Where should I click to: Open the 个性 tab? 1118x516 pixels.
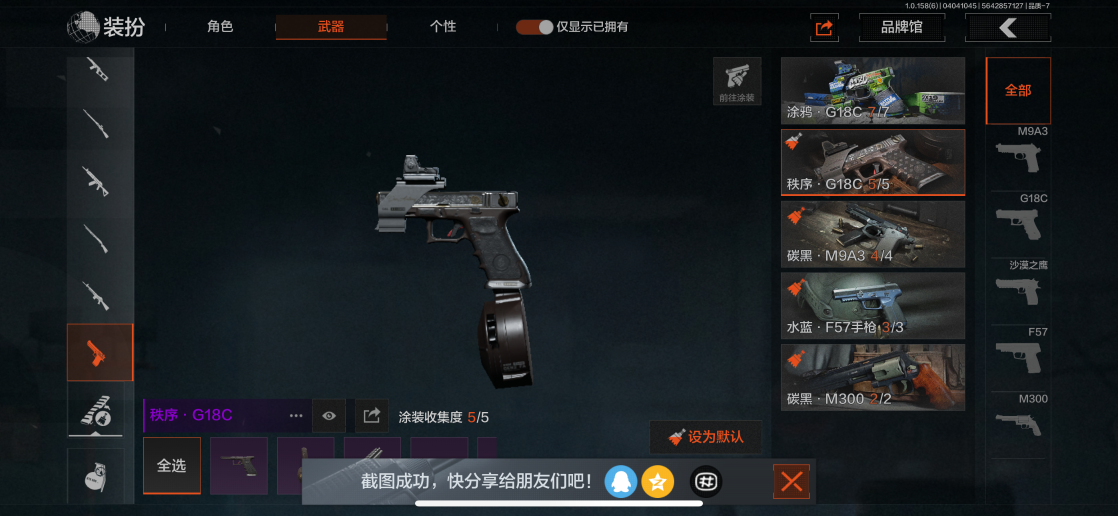[x=443, y=27]
